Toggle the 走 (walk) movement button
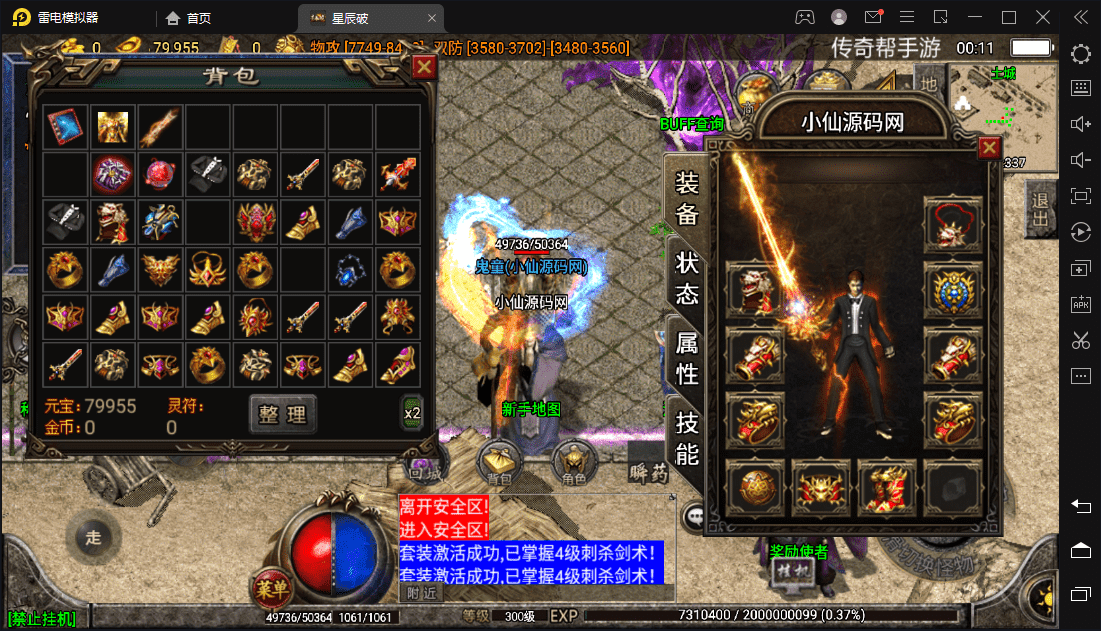The height and width of the screenshot is (631, 1101). [93, 537]
